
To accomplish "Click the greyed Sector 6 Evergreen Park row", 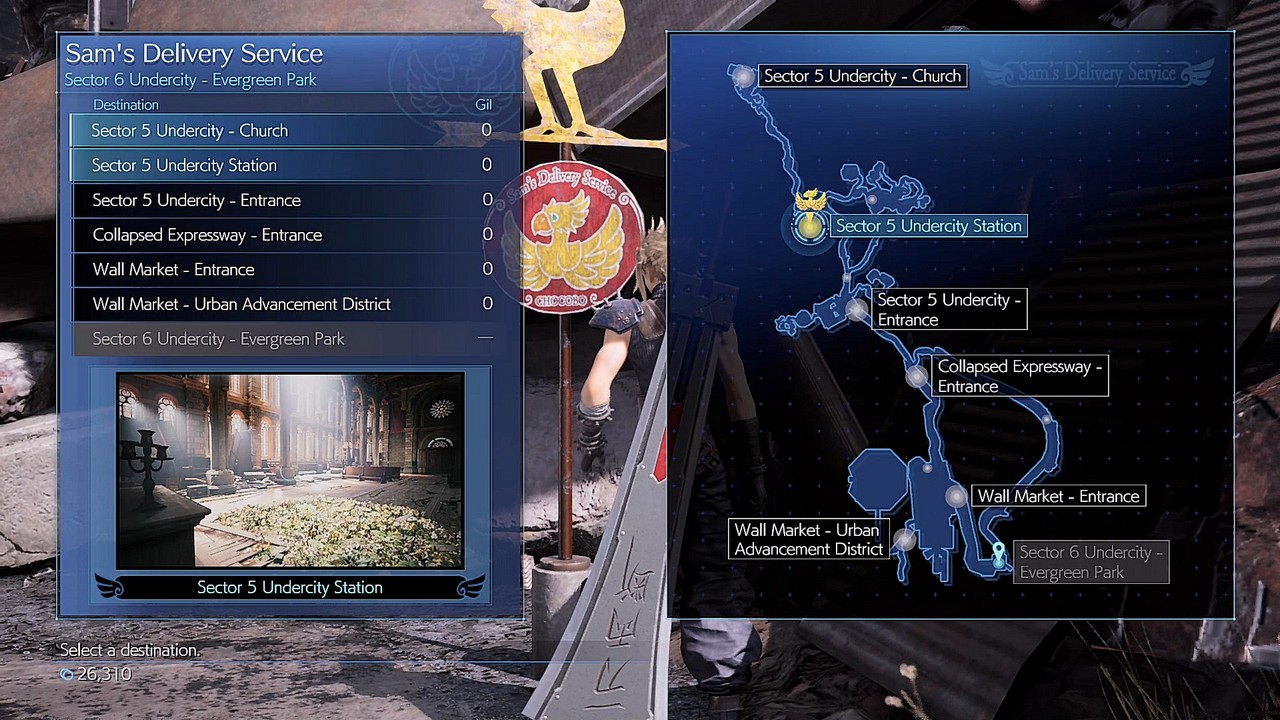I will pos(290,339).
